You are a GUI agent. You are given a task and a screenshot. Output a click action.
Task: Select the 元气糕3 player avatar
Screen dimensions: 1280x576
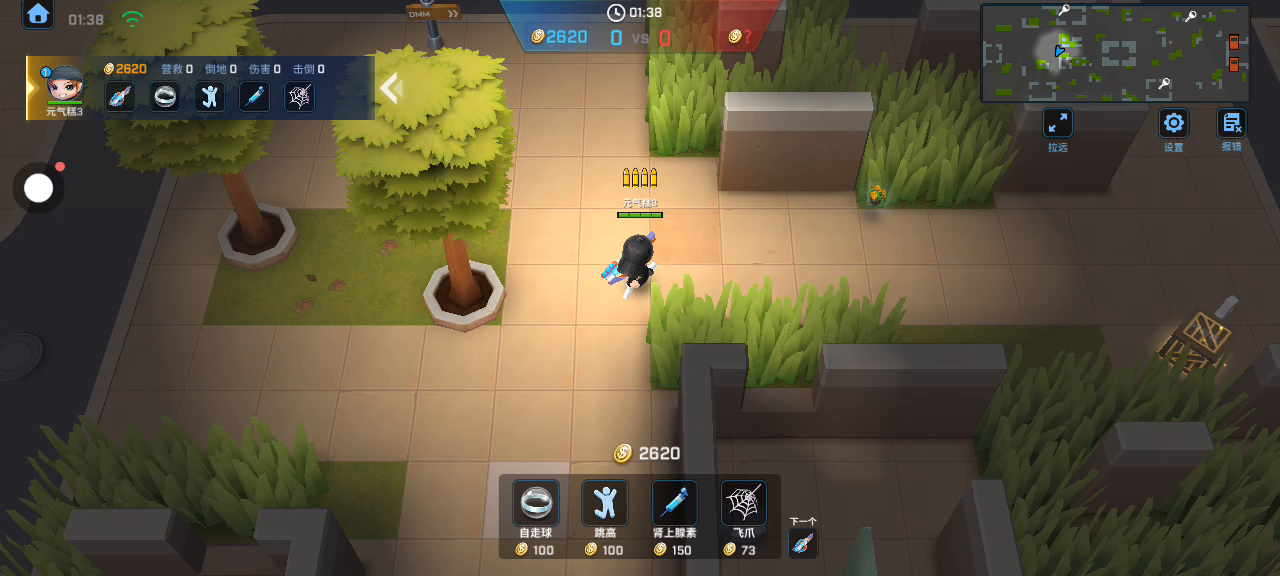64,84
